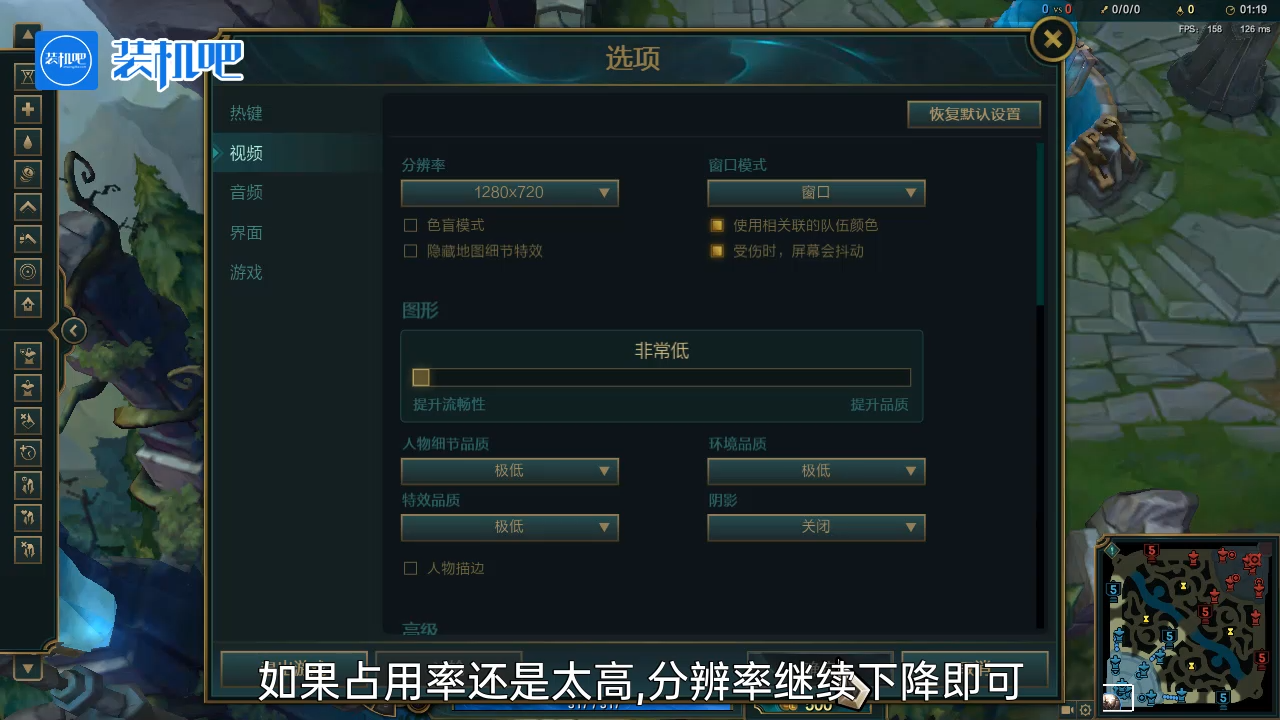Click the circular ward ring icon
This screenshot has height=720, width=1280.
(27, 271)
